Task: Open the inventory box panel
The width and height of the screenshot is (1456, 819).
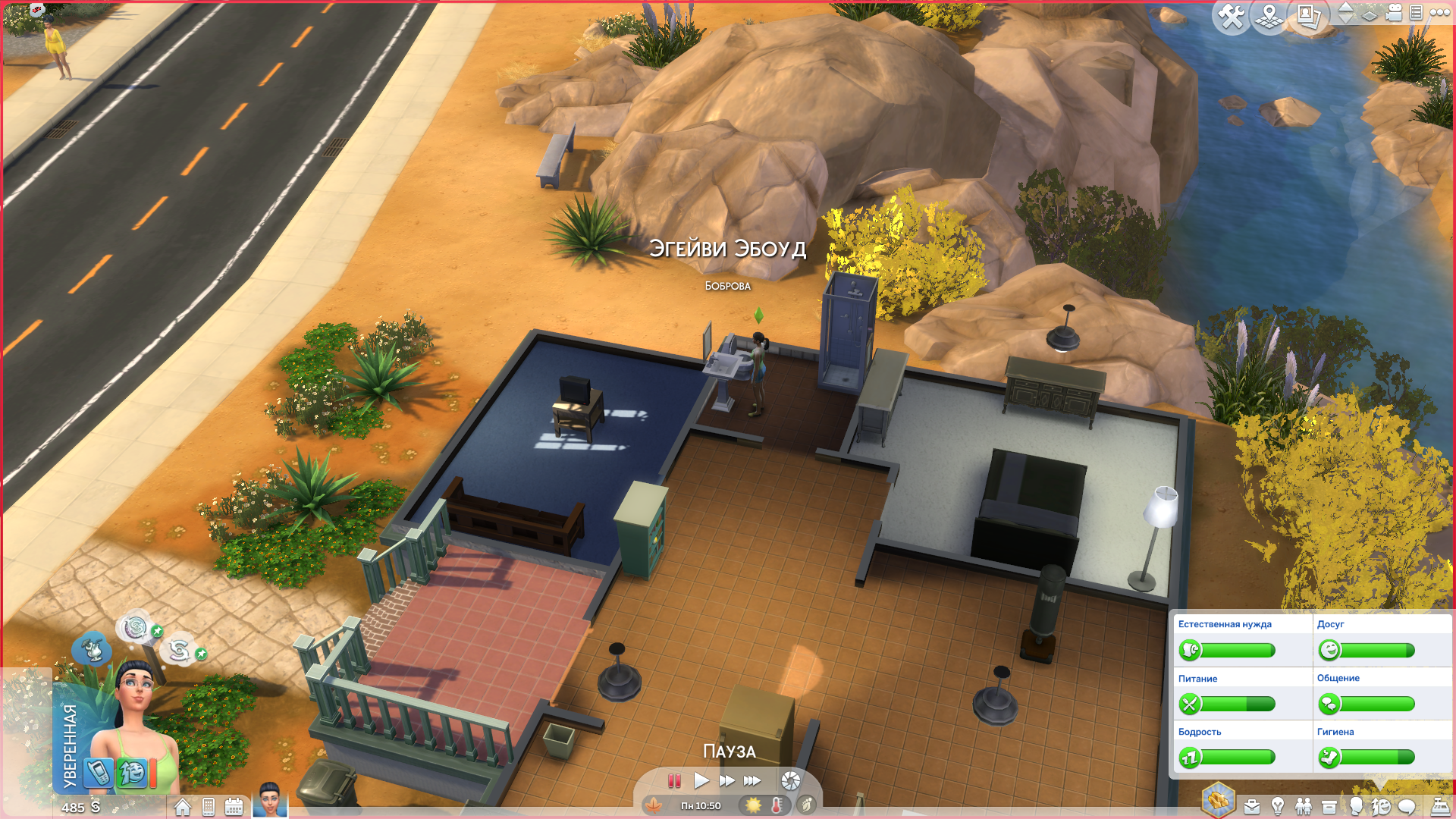Action: (x=1329, y=806)
